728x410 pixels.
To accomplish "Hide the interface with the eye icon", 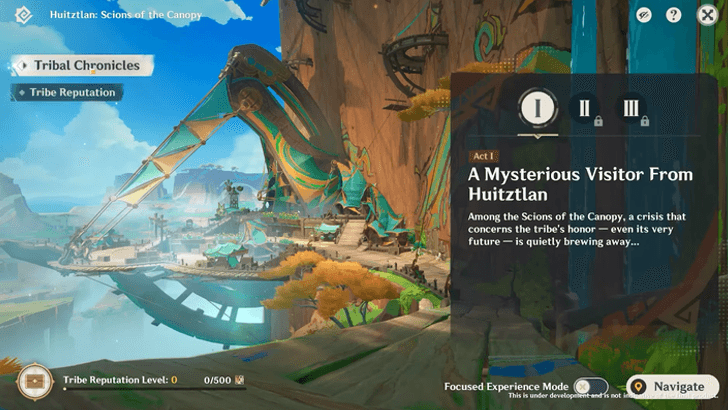I will tap(645, 15).
